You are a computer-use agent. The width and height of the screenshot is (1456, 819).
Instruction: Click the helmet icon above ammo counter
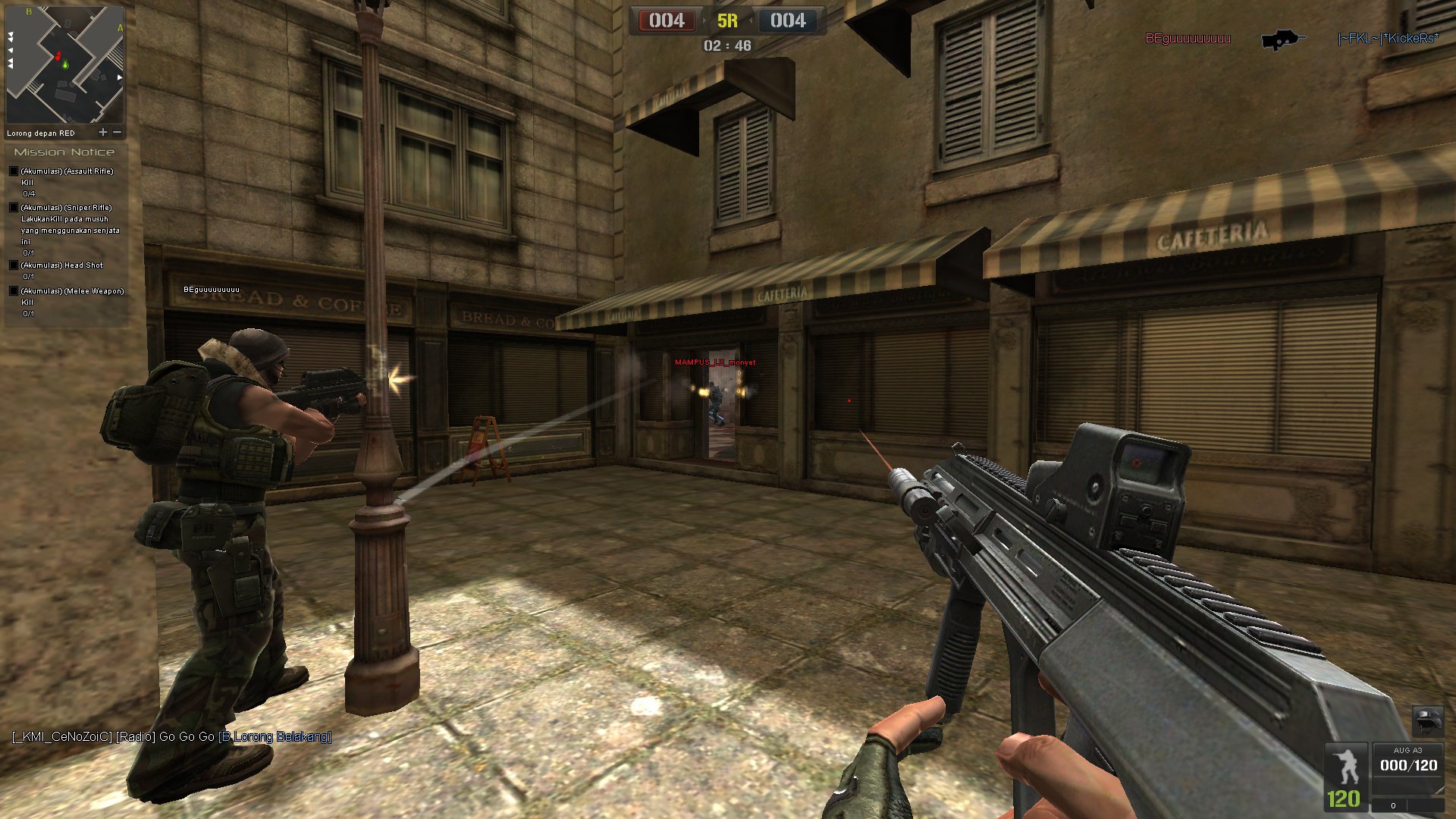pos(1427,720)
